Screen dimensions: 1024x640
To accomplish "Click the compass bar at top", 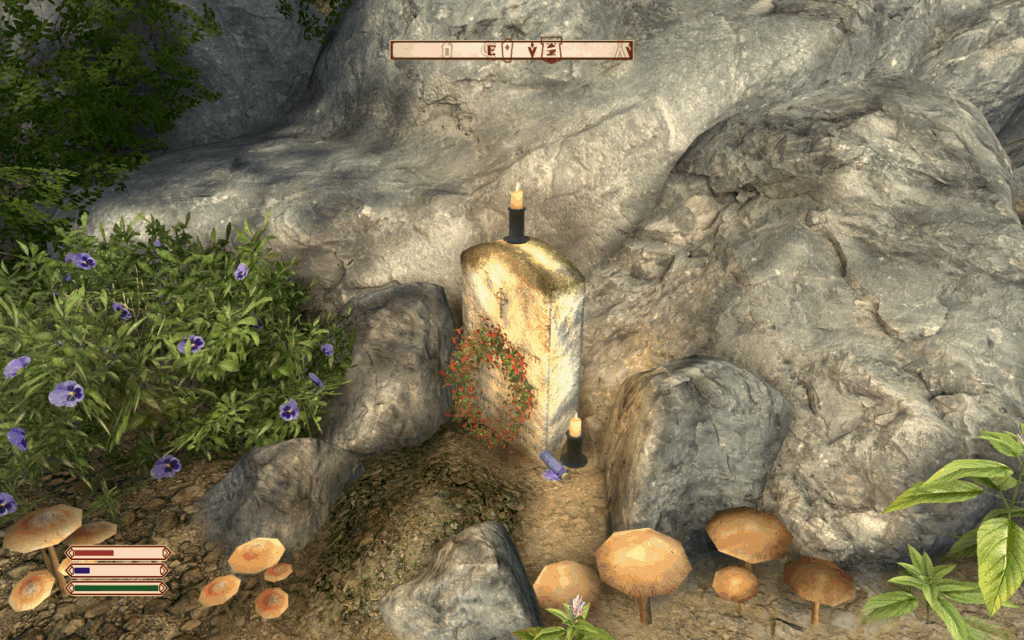I will [511, 50].
